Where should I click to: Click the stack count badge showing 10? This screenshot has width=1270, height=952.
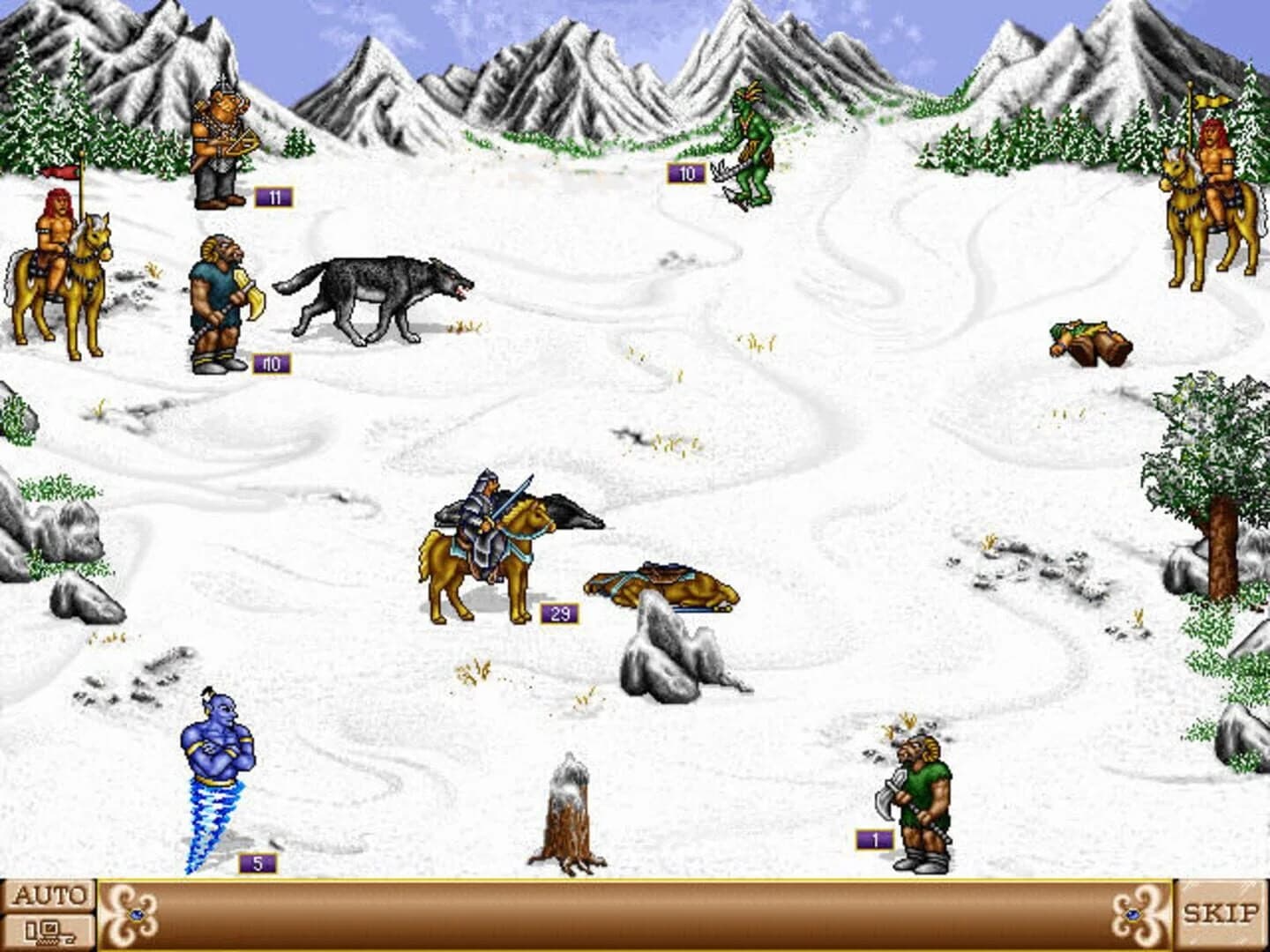(x=685, y=173)
